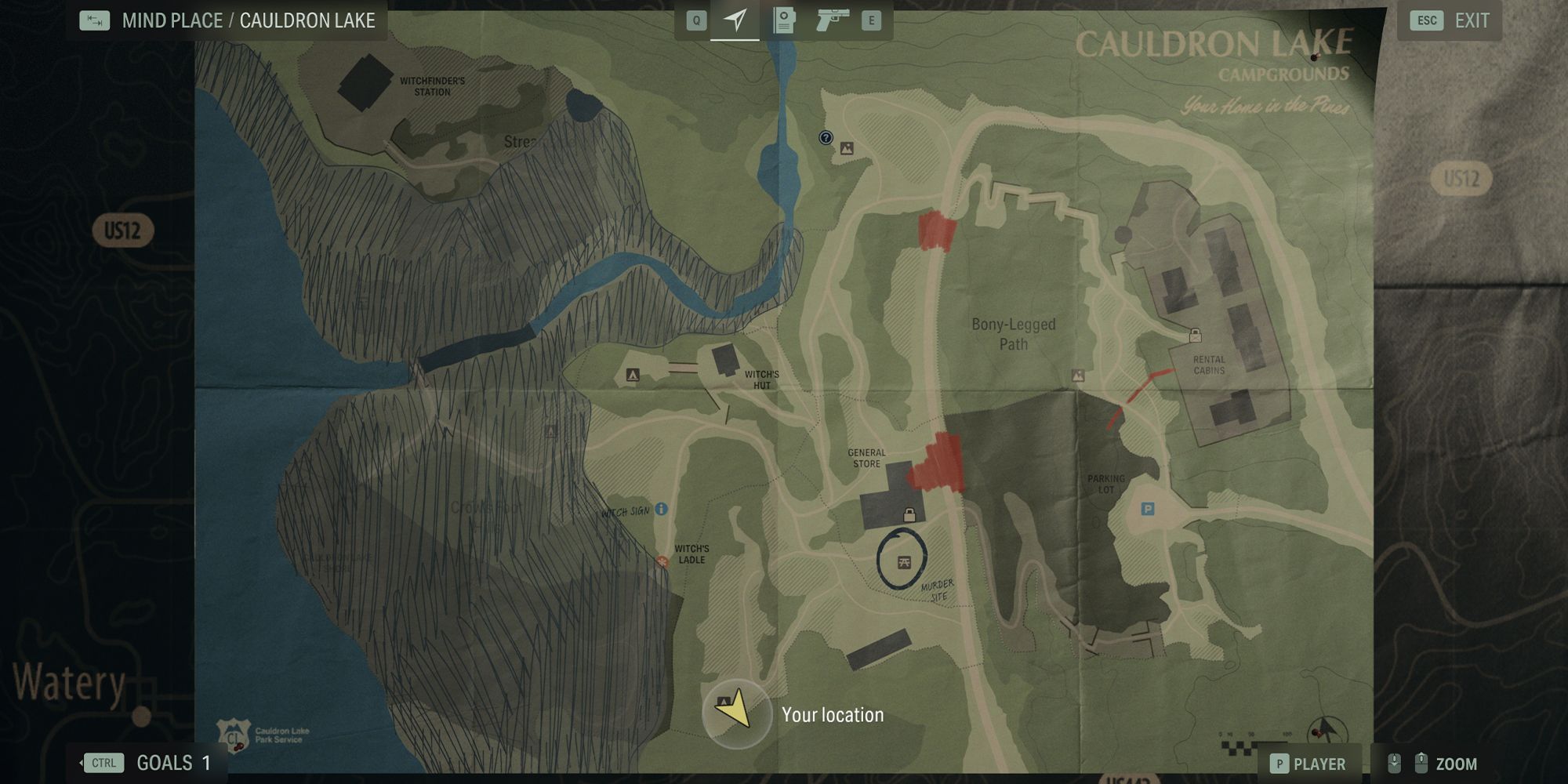Click the padlock marker at General Store

click(x=909, y=515)
